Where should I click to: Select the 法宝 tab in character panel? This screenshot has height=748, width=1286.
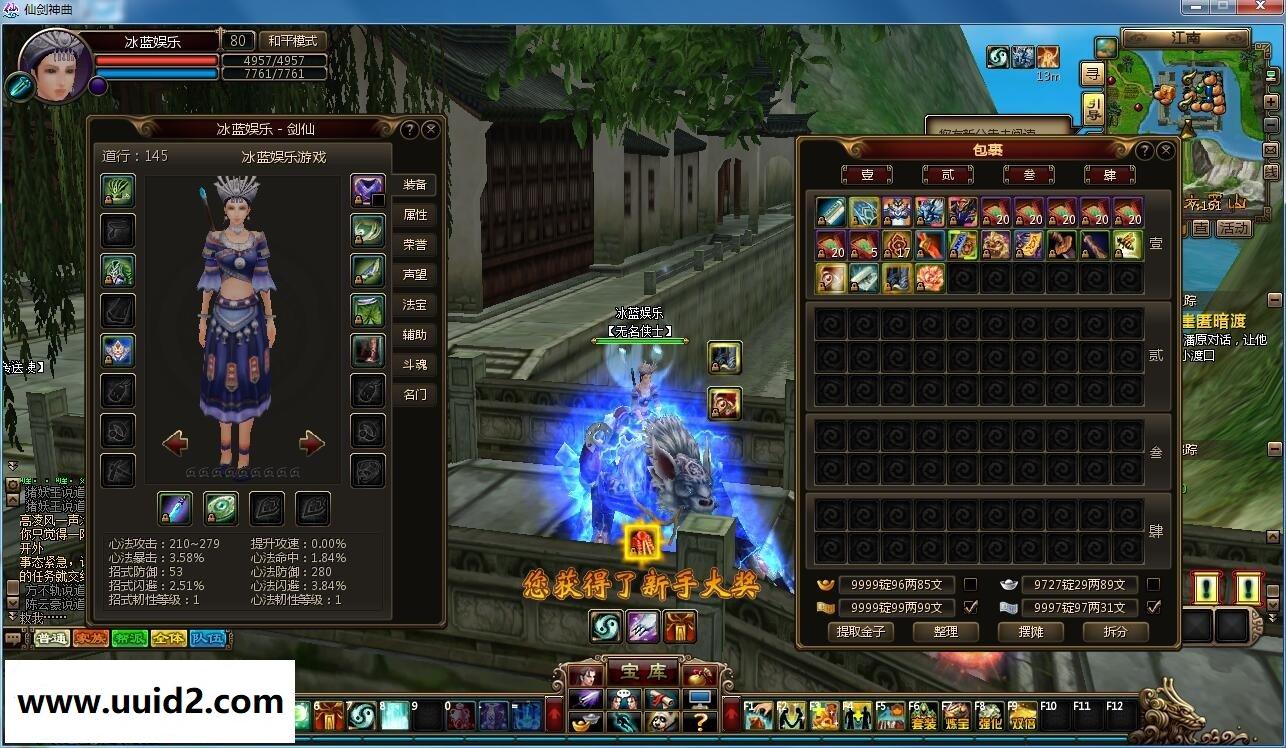(415, 305)
